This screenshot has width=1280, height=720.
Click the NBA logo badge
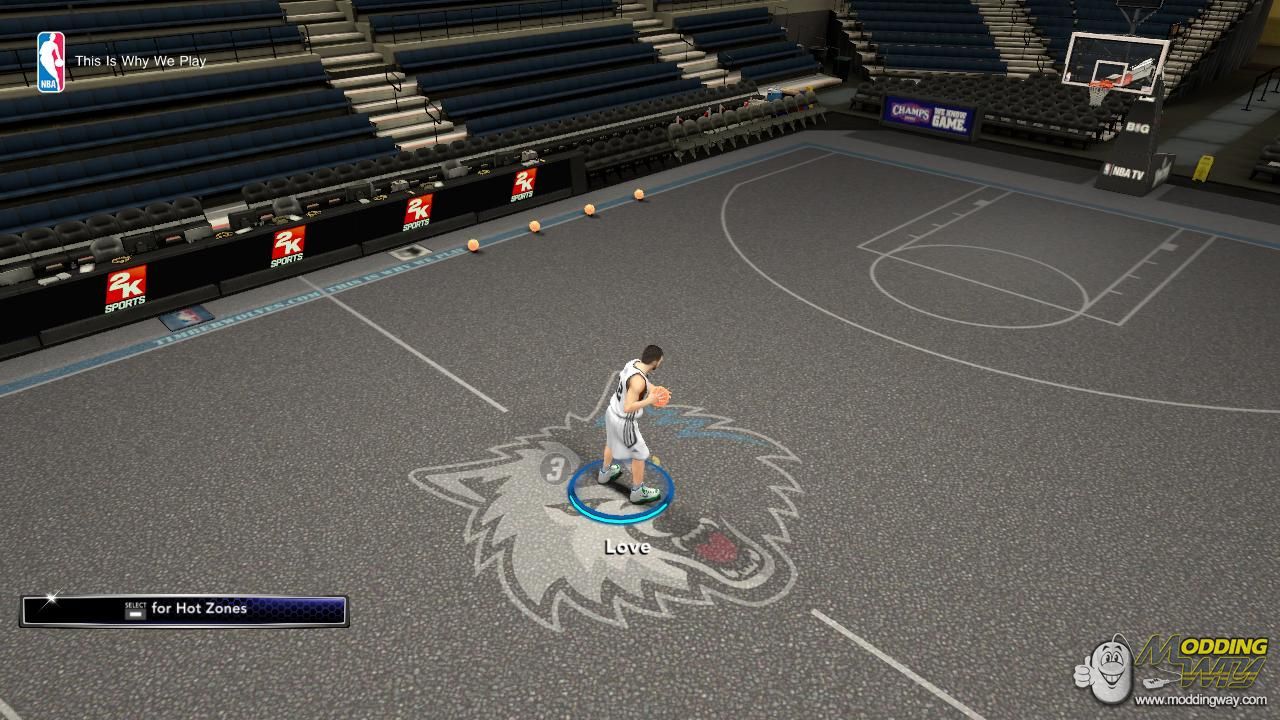51,62
